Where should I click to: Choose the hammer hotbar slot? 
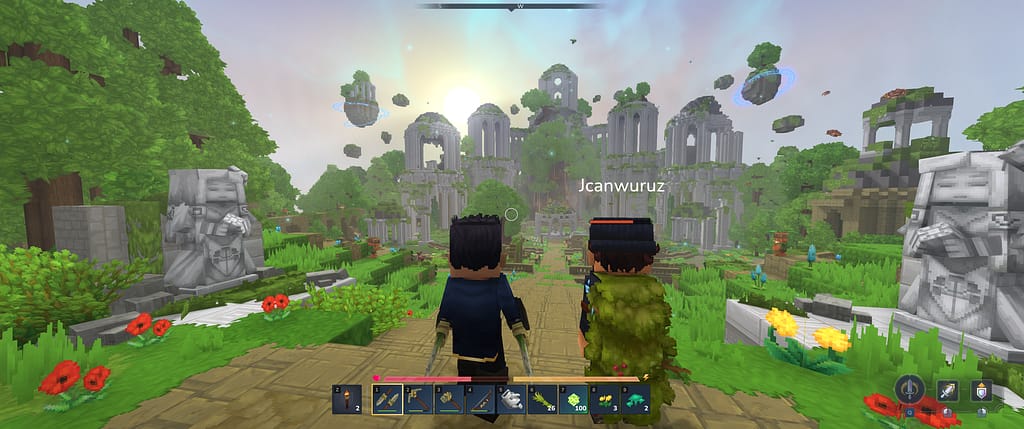point(449,398)
